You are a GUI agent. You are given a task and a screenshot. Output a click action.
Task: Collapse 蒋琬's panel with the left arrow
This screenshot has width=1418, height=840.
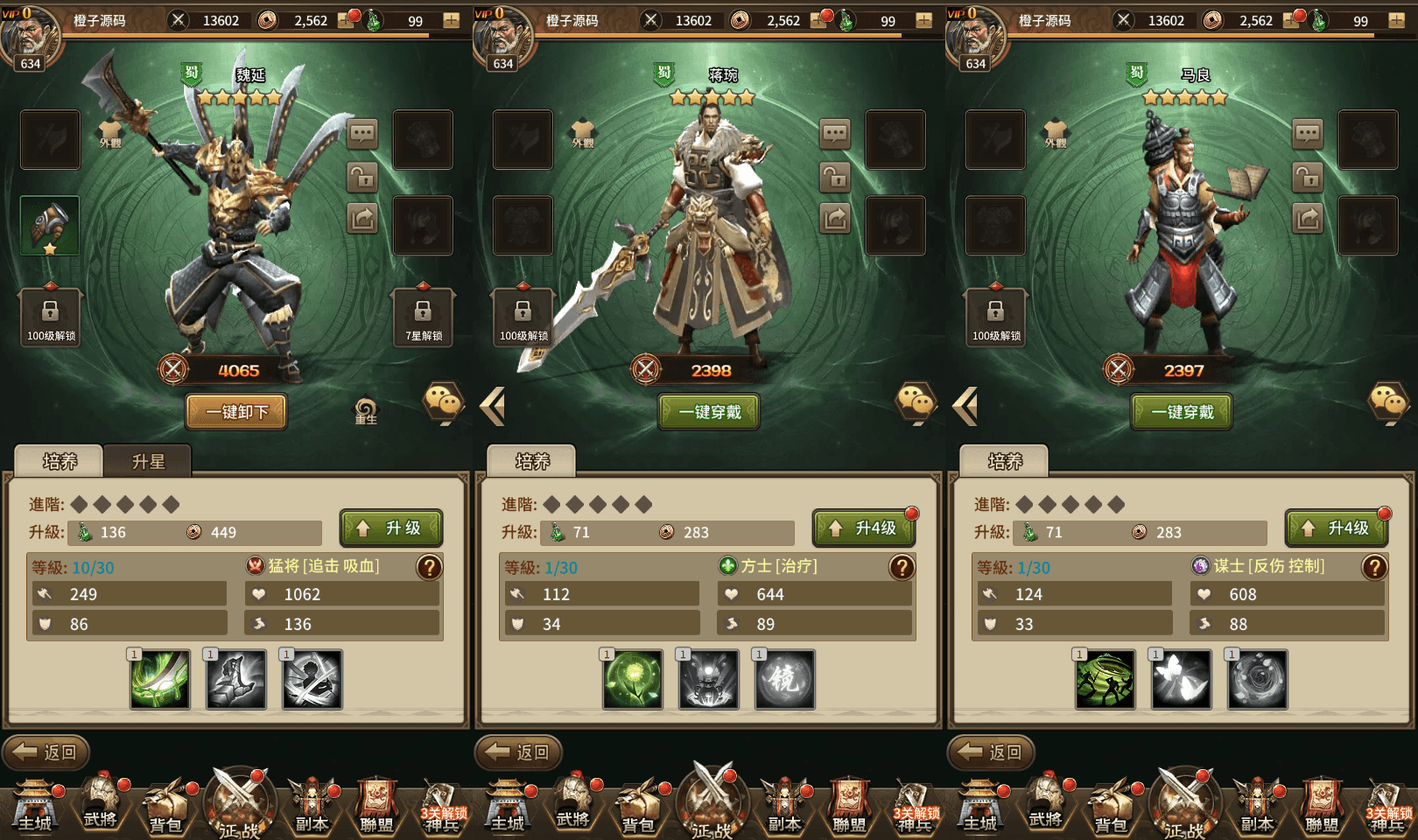[495, 405]
